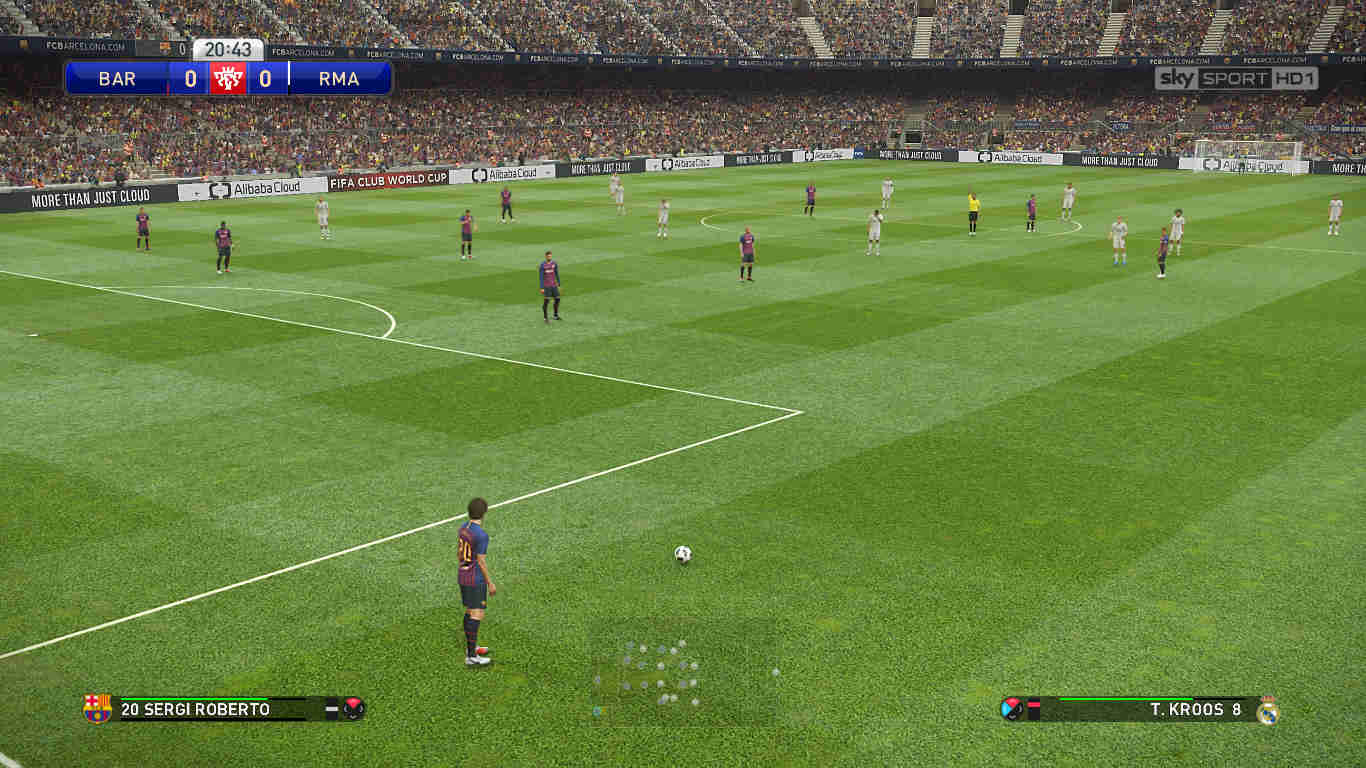
Task: Click Sergi Roberto's green stamina bar
Action: tap(192, 698)
